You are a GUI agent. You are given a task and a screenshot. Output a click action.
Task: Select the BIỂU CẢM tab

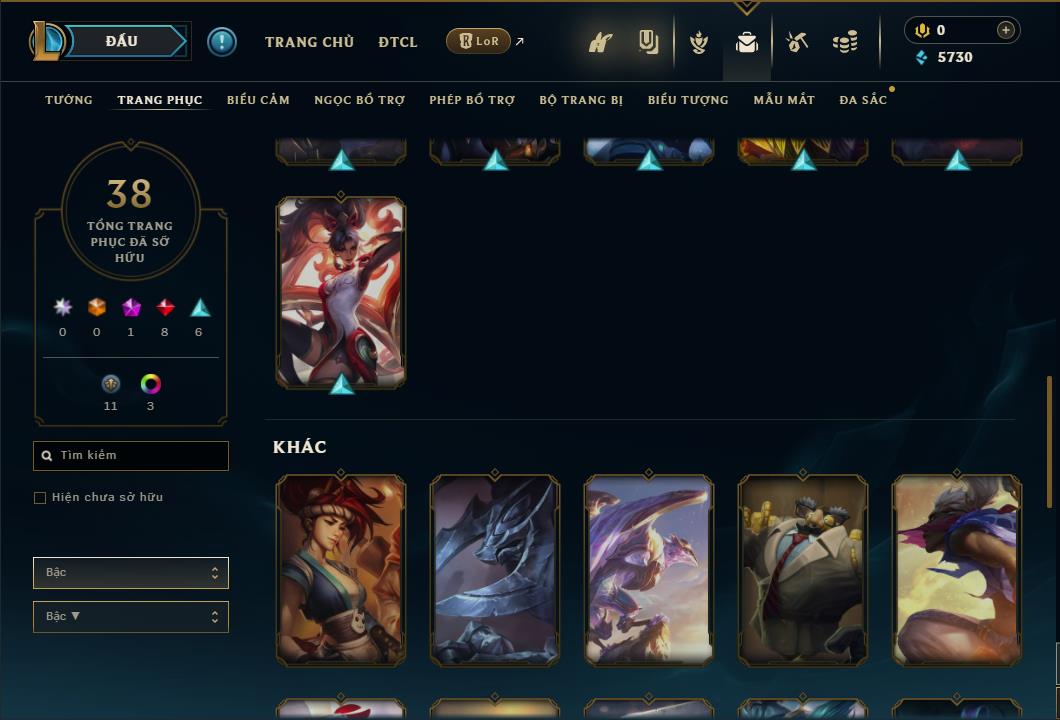[258, 100]
